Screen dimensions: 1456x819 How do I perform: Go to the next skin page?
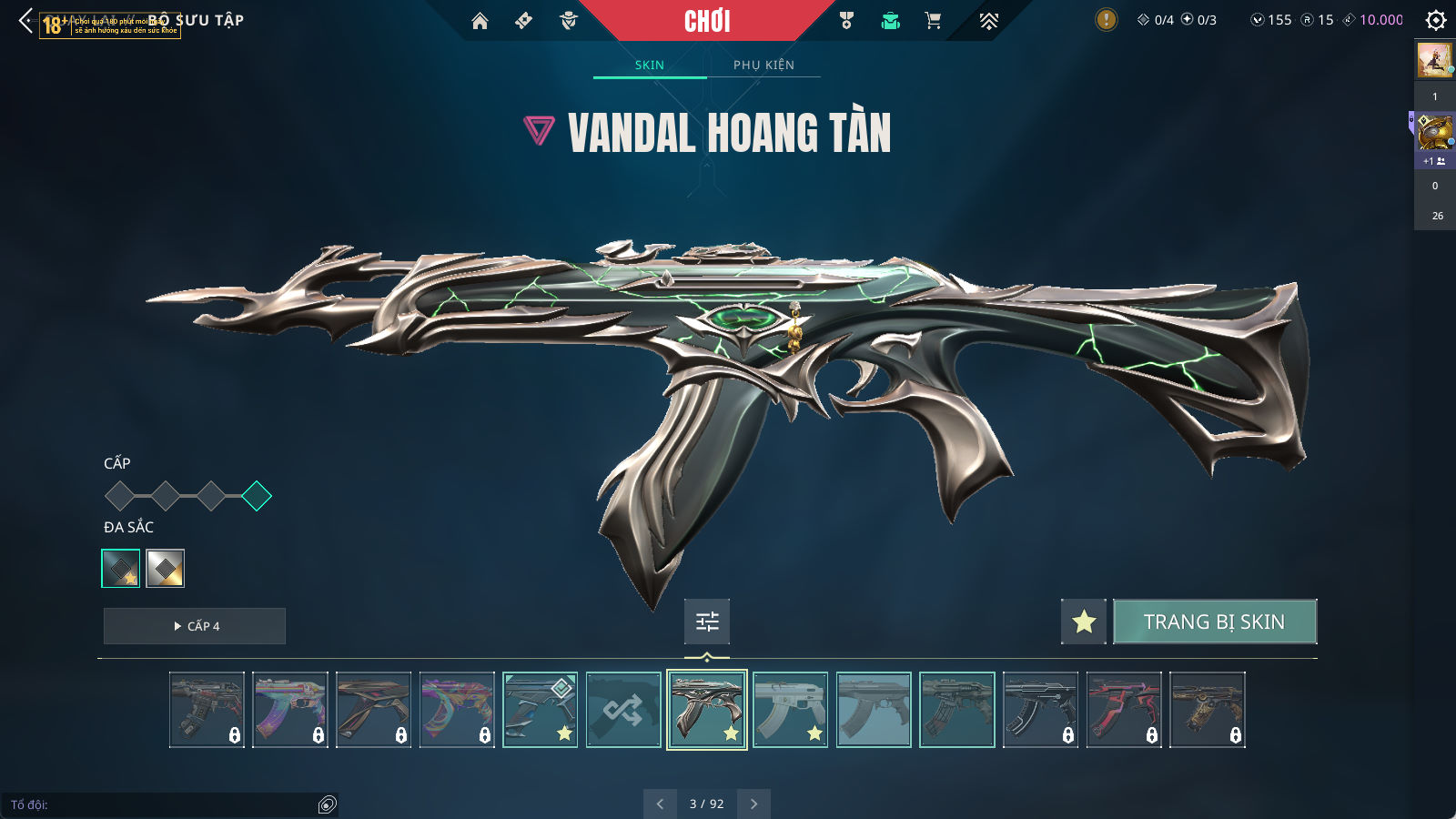tap(753, 804)
